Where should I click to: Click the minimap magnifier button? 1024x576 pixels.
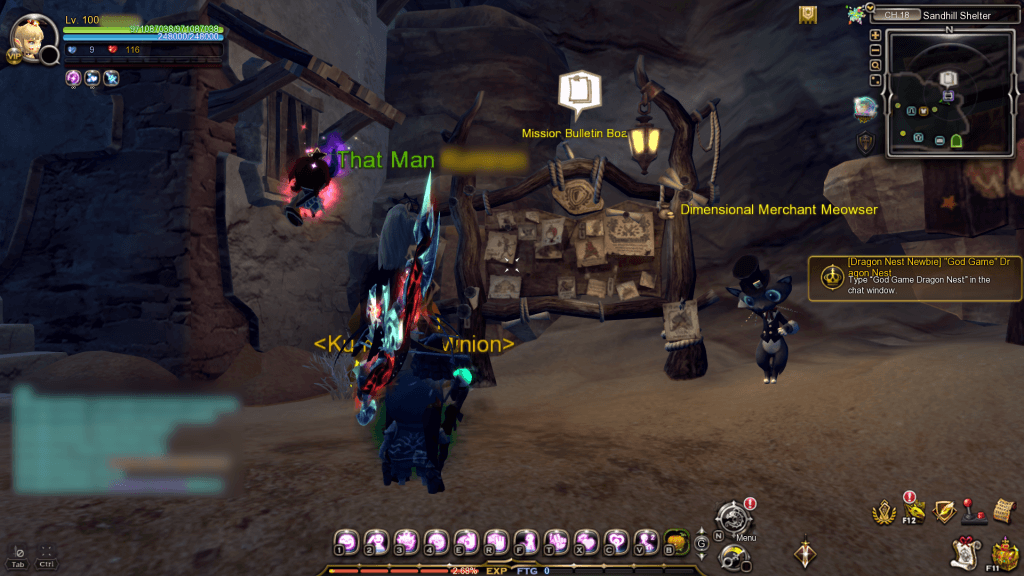(x=876, y=65)
